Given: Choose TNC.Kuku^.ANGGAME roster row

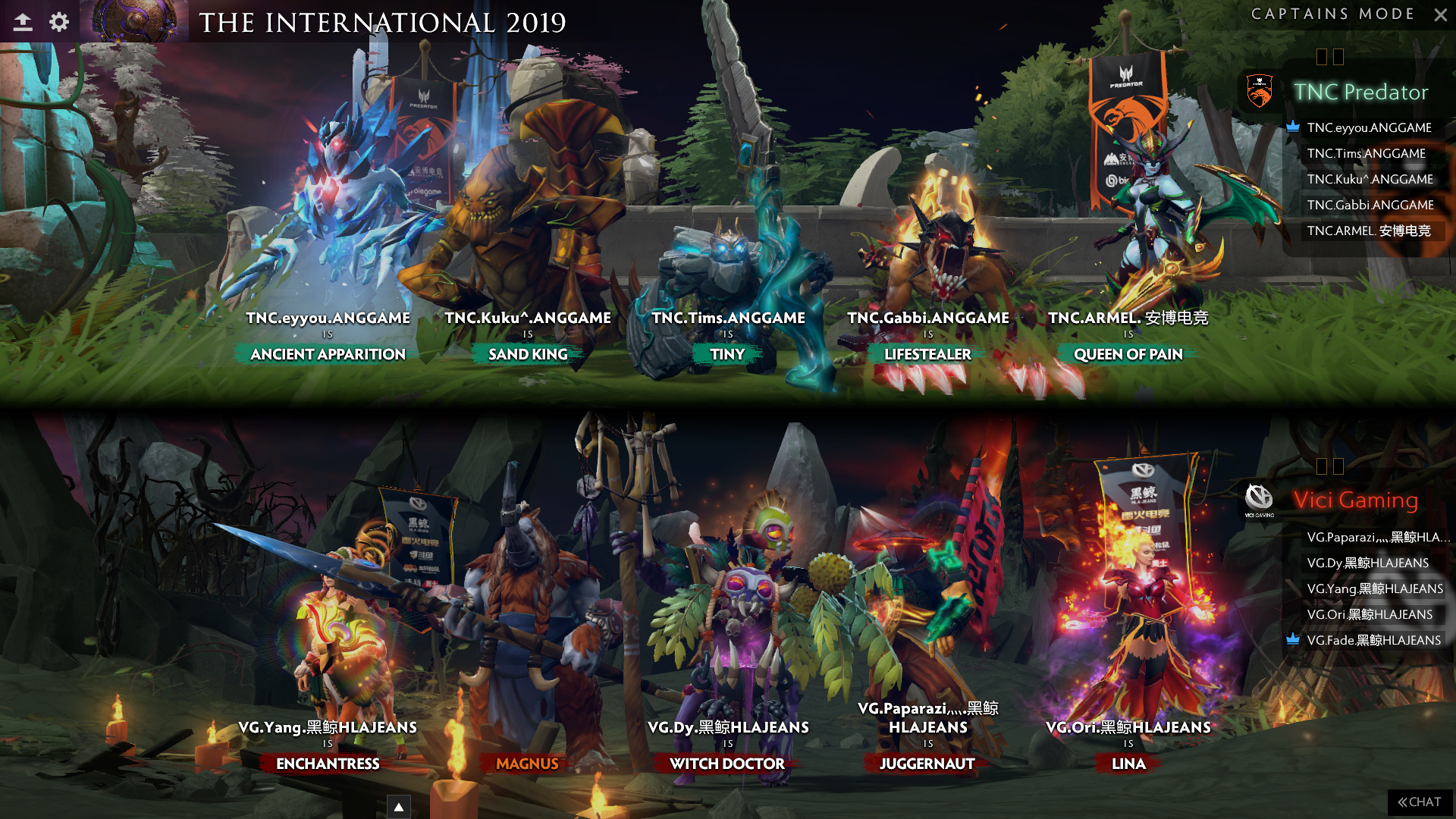Looking at the screenshot, I should [x=1370, y=179].
